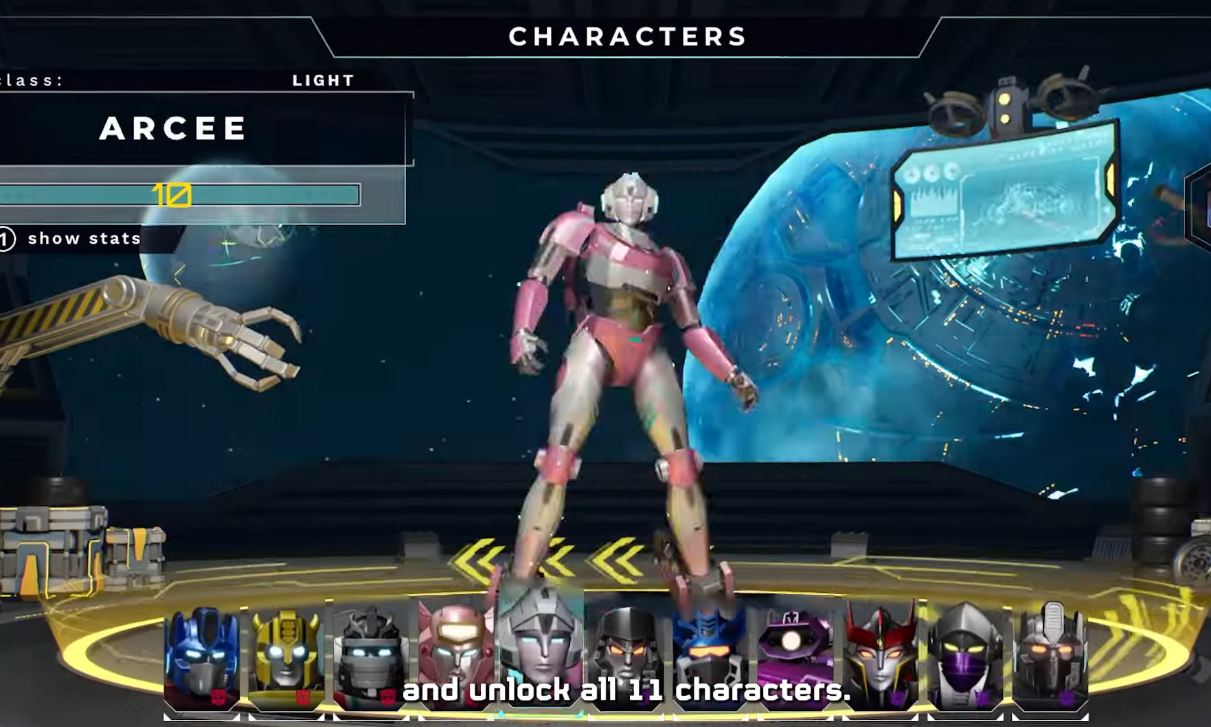Select the pink Elita-1 portrait

456,657
